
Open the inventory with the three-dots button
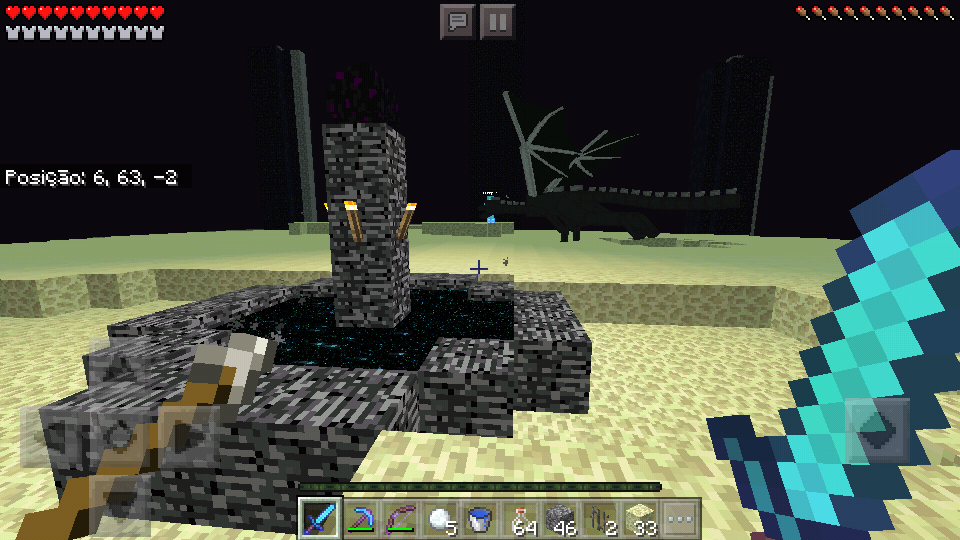tap(680, 518)
